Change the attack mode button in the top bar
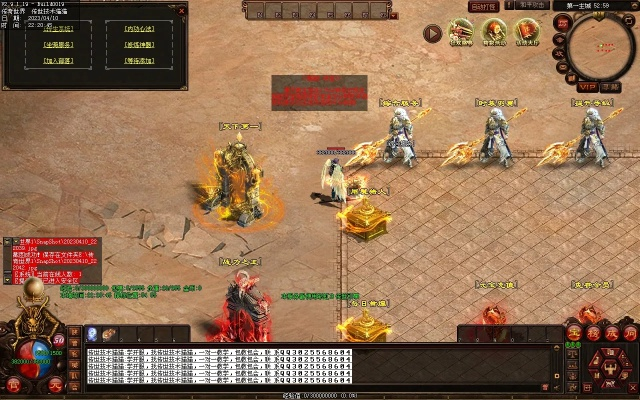Image resolution: width=640 pixels, height=400 pixels. point(530,6)
